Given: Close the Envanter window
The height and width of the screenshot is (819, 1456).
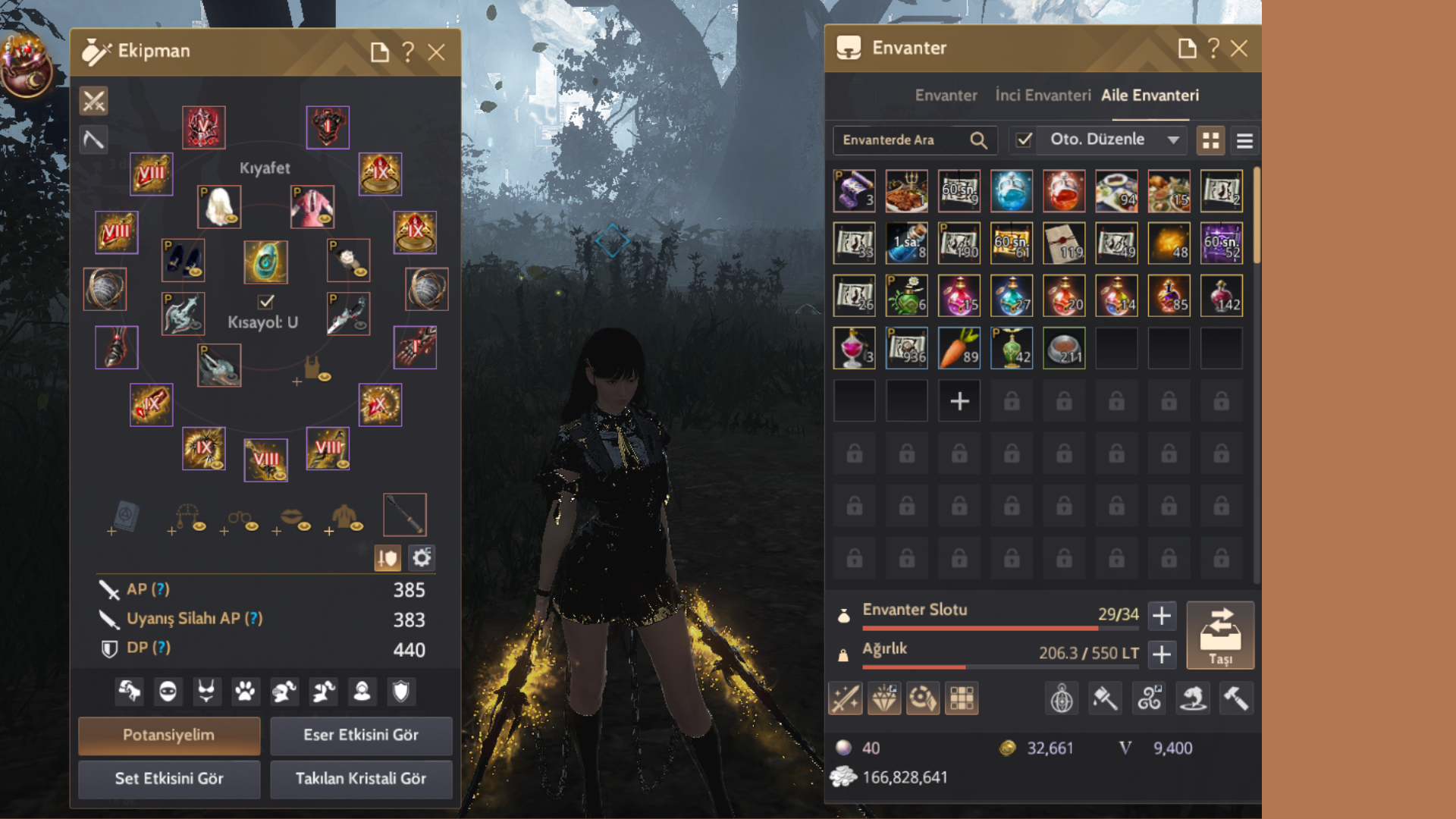Looking at the screenshot, I should 1239,49.
